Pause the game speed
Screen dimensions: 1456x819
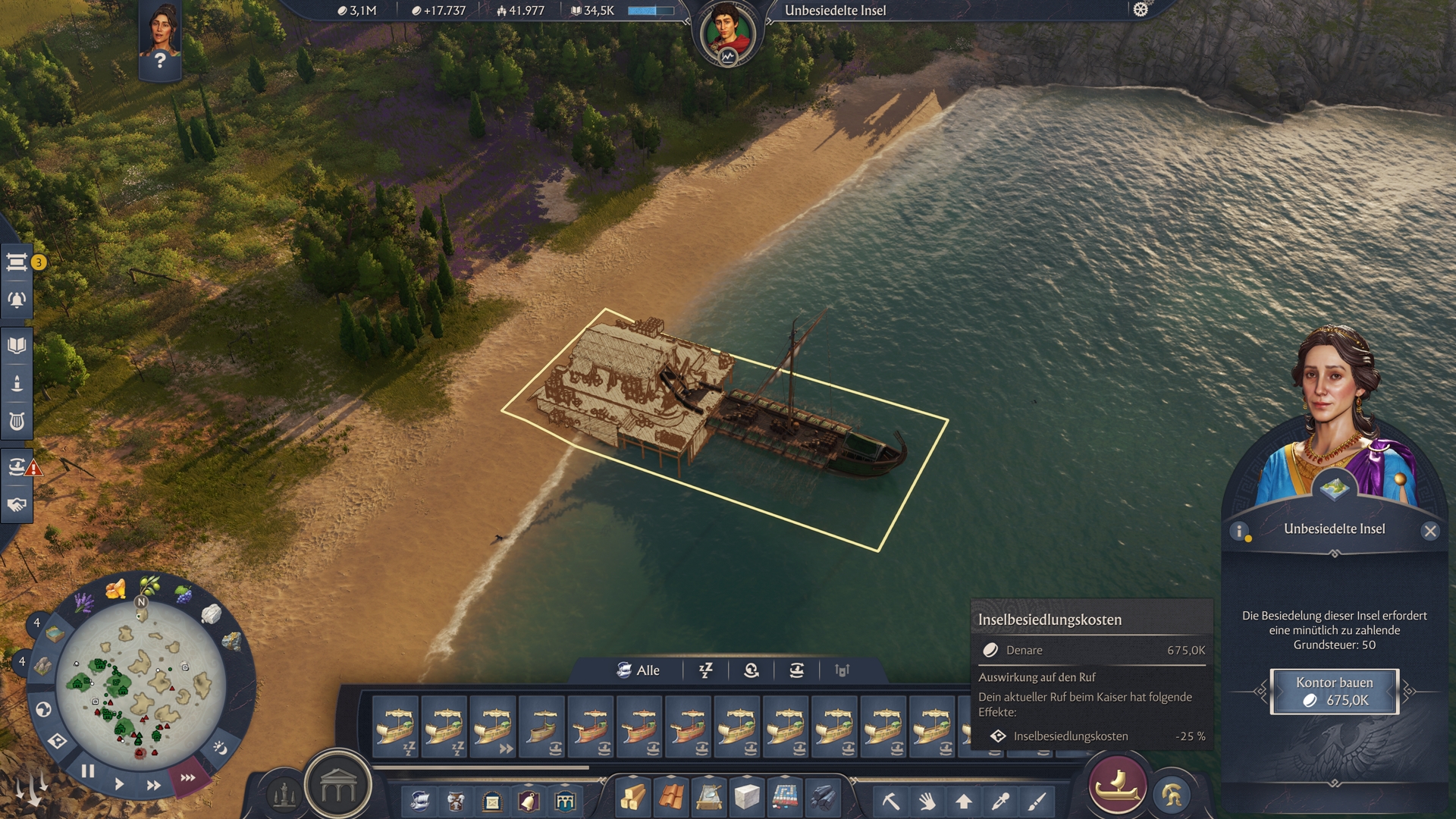click(x=88, y=771)
